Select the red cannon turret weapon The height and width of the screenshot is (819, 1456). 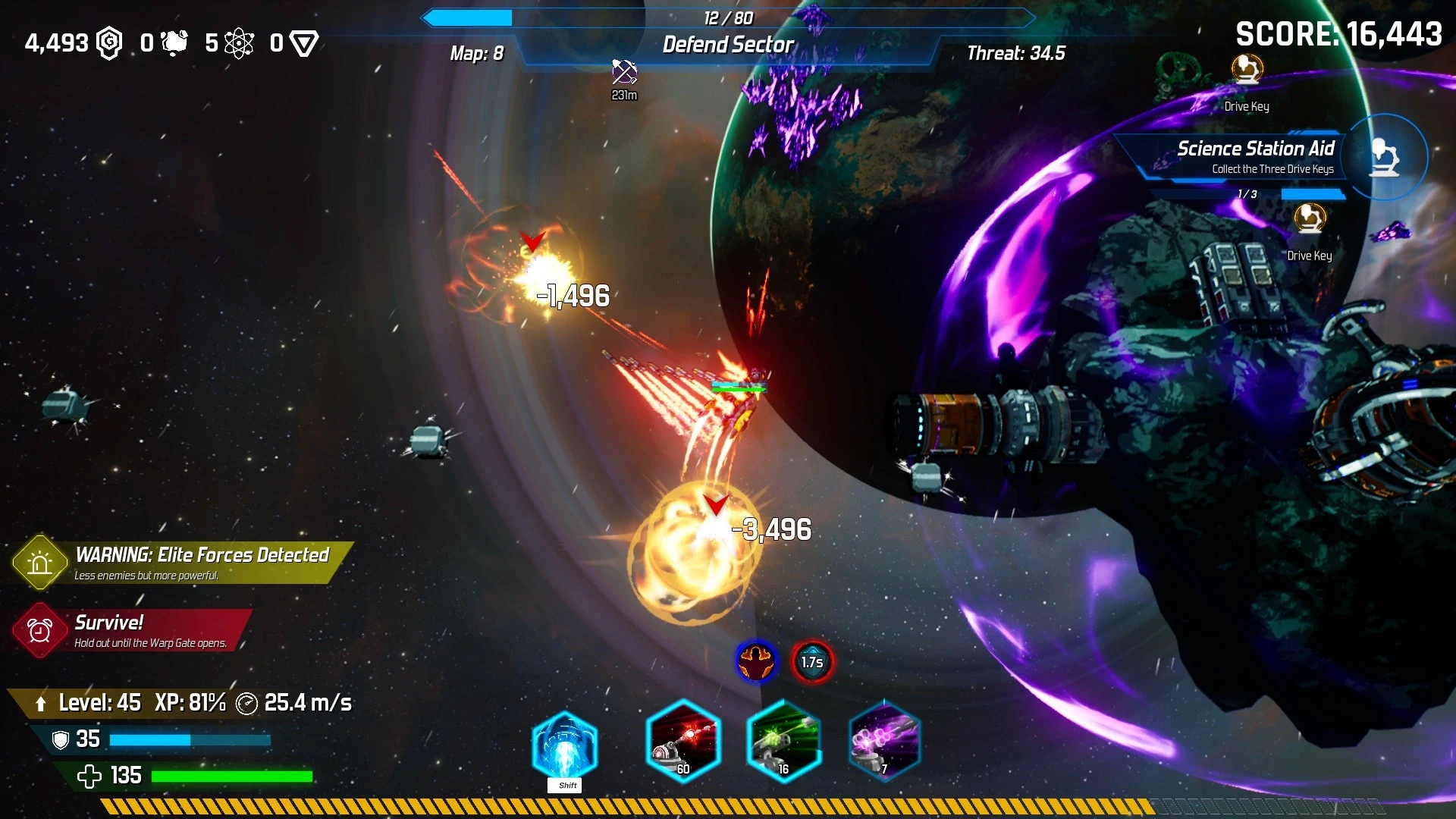(x=682, y=741)
